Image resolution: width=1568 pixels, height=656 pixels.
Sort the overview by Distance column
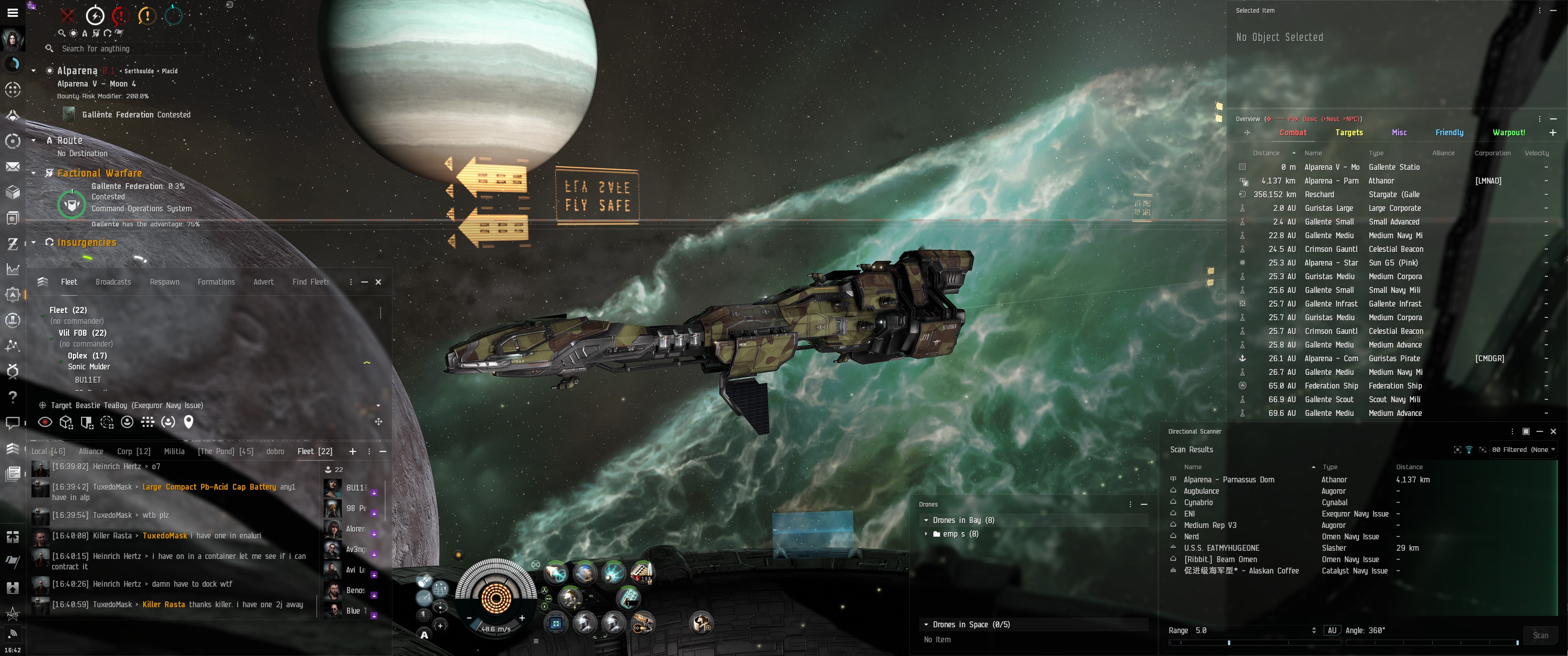pos(1266,154)
